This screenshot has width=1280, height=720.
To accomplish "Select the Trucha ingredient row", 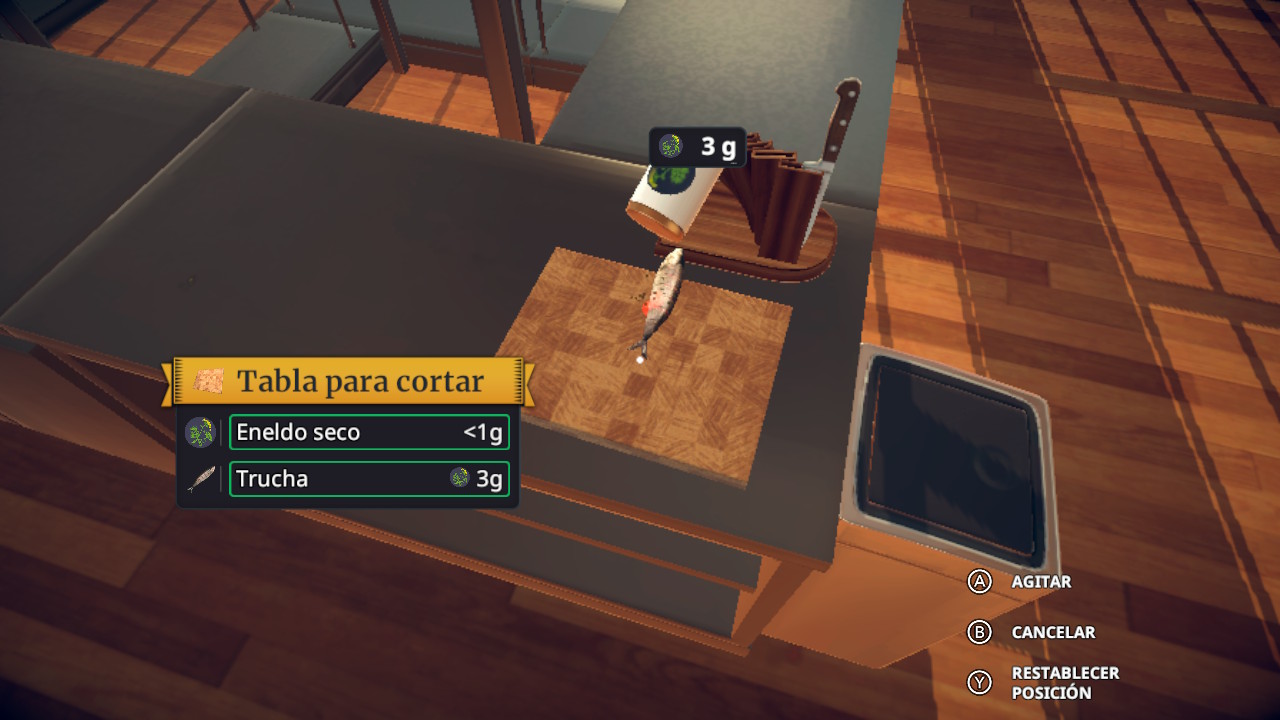I will coord(369,479).
